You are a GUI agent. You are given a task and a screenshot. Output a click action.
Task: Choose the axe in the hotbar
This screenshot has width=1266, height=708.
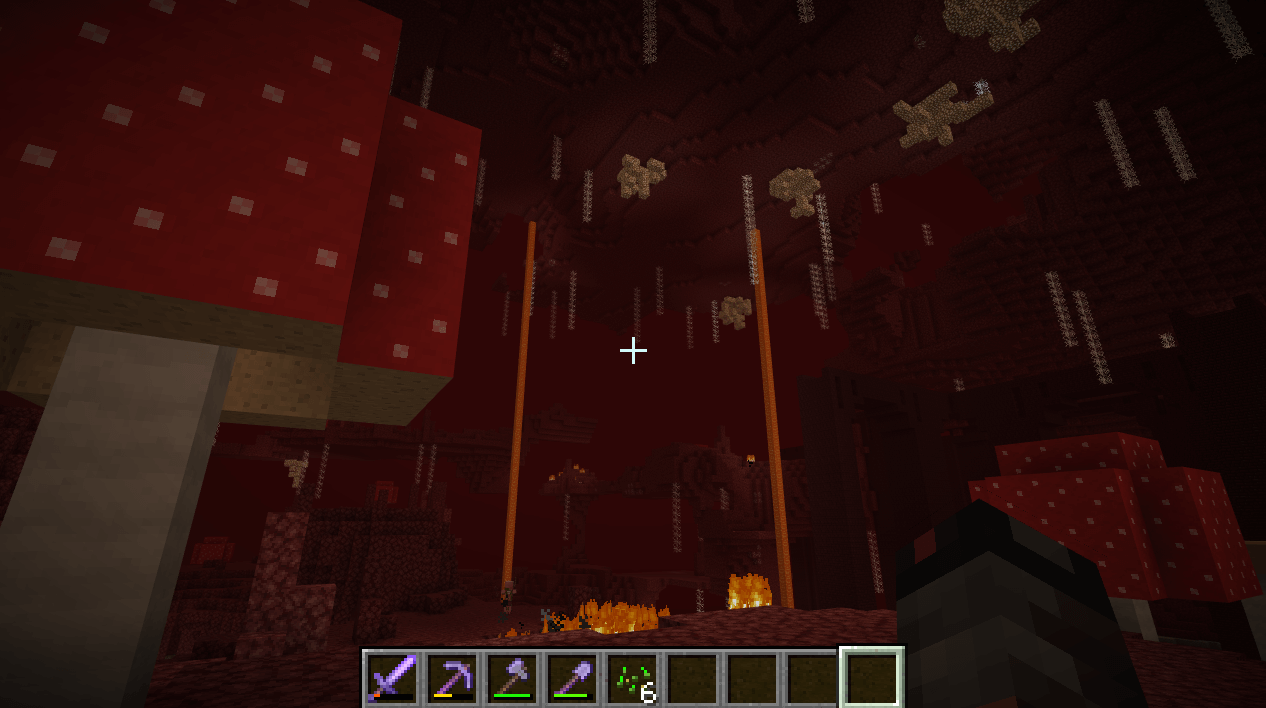click(x=512, y=677)
